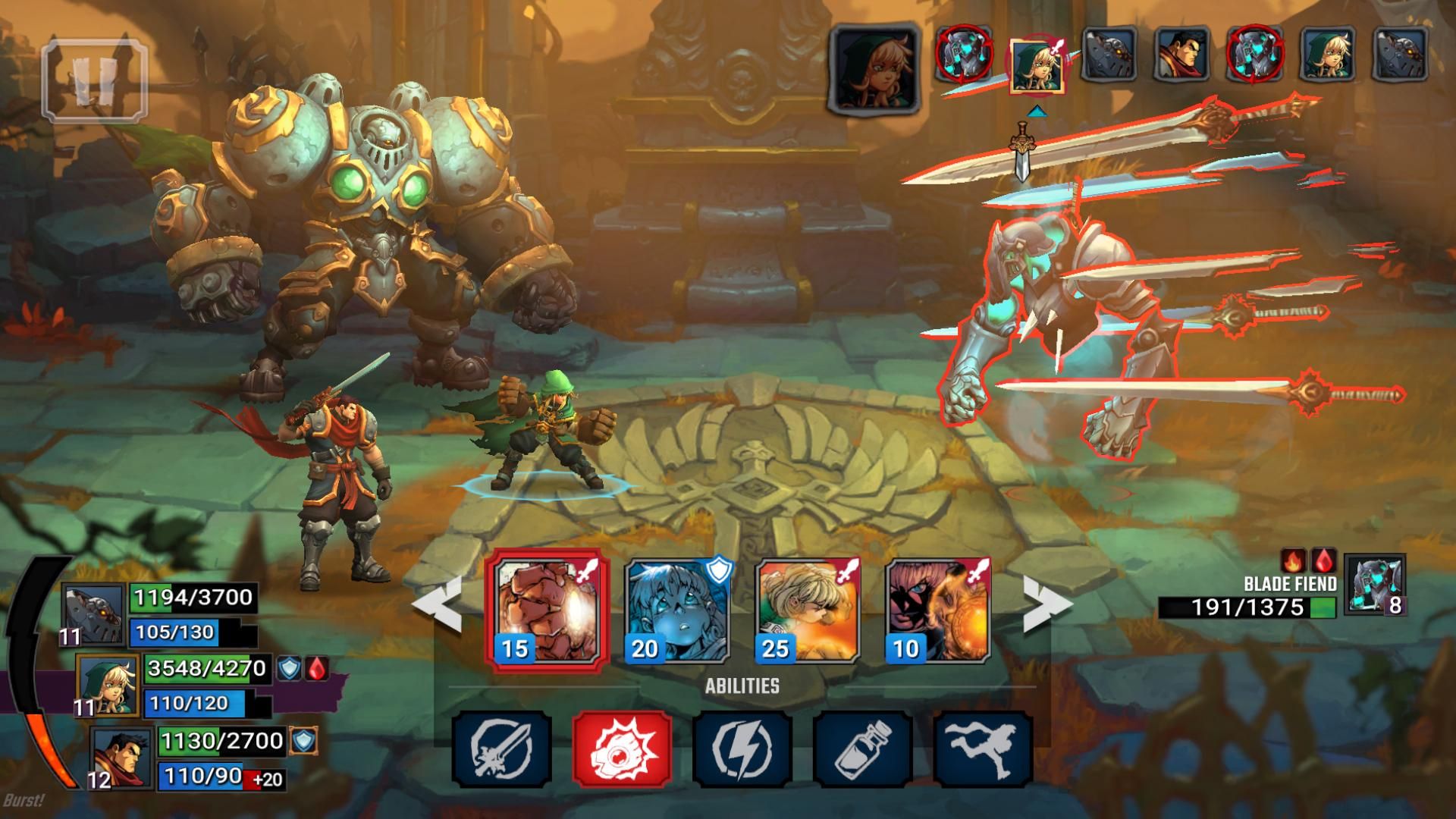Target the Blade Fiend enemy portrait
This screenshot has height=819, width=1456.
pos(1374,584)
